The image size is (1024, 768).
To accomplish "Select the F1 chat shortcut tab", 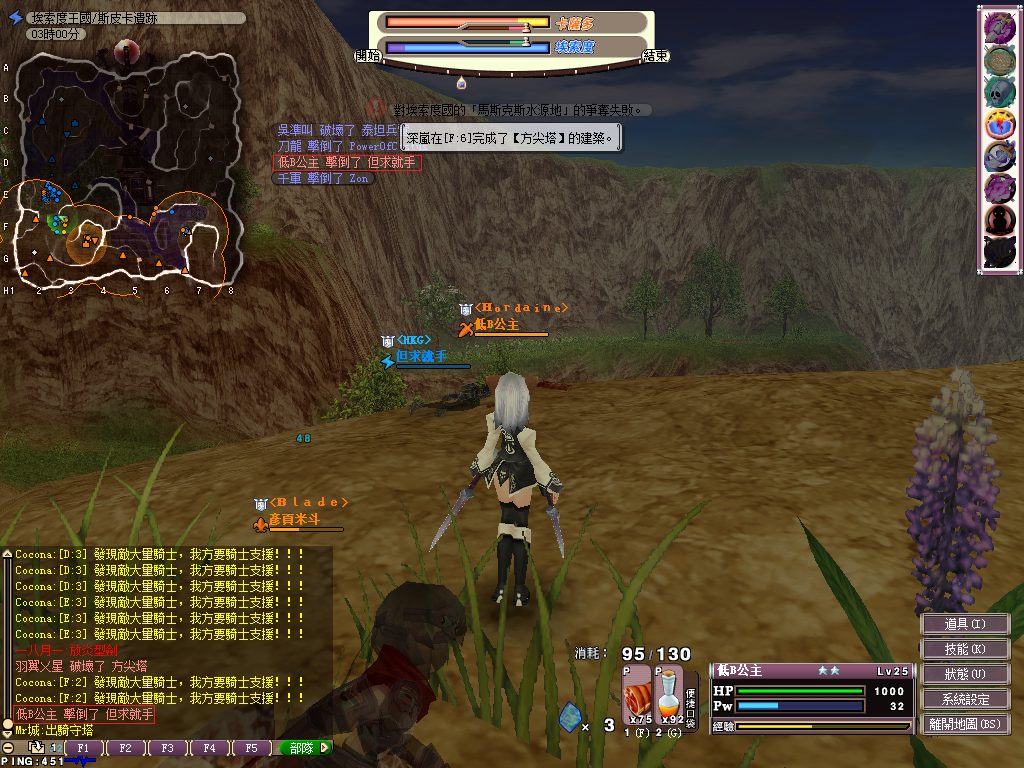I will (84, 748).
